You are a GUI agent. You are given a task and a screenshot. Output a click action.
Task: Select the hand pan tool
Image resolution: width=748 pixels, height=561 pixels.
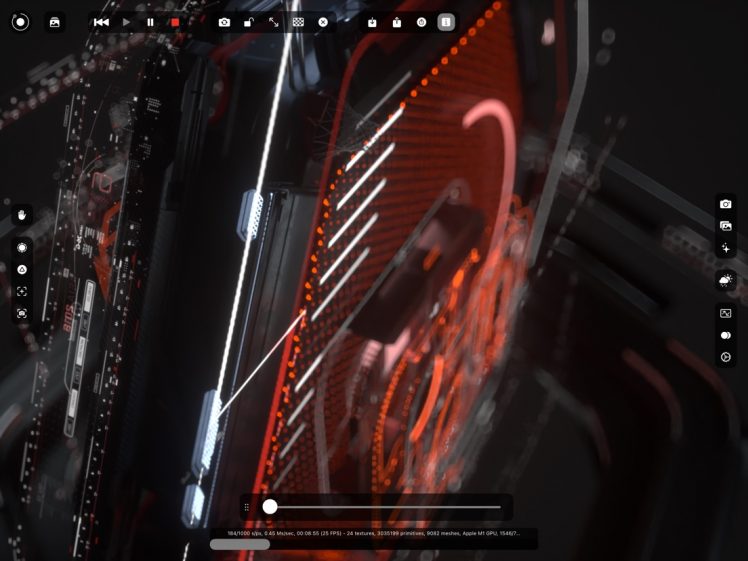click(x=22, y=215)
